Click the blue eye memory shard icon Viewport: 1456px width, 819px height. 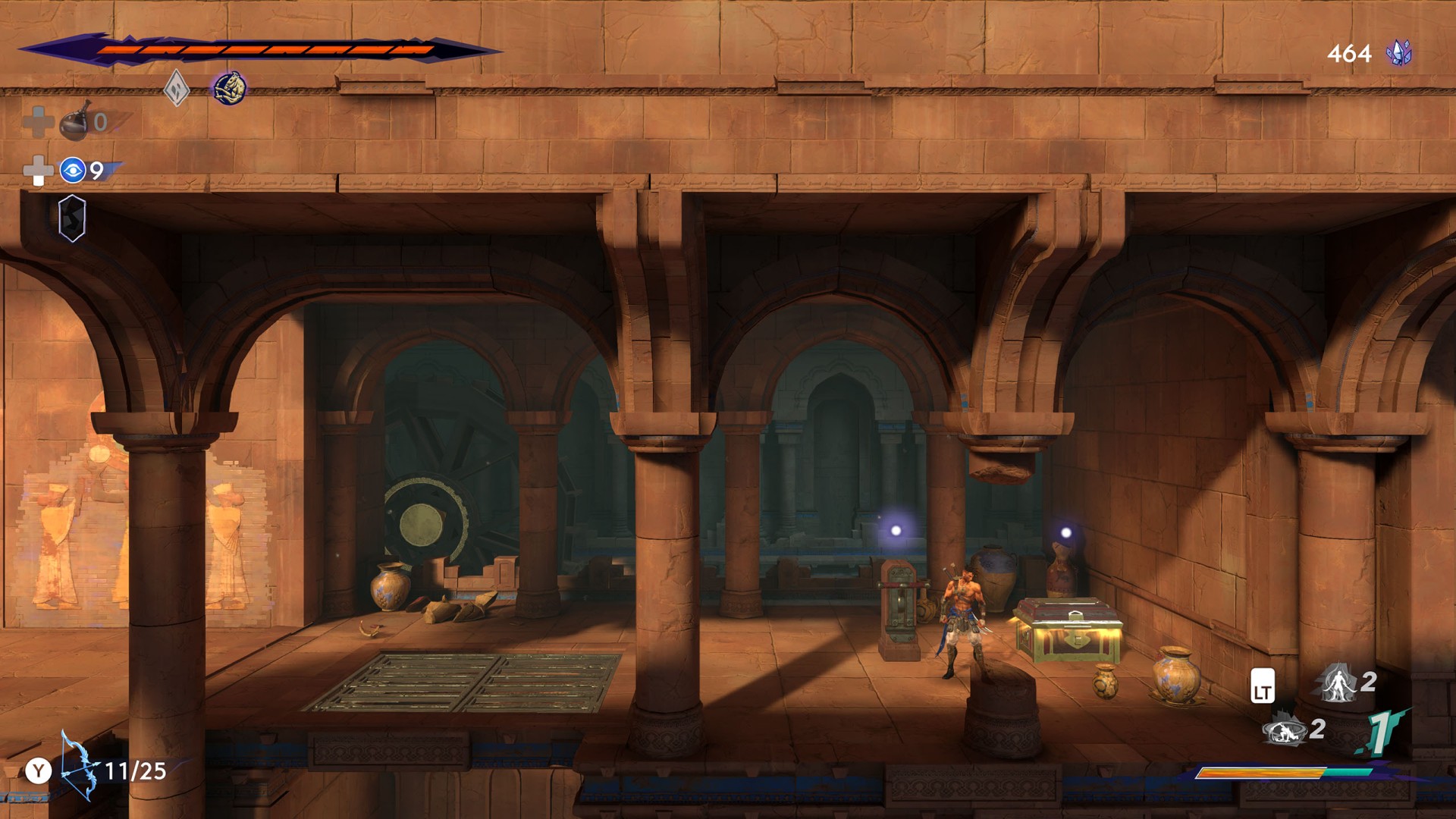73,171
